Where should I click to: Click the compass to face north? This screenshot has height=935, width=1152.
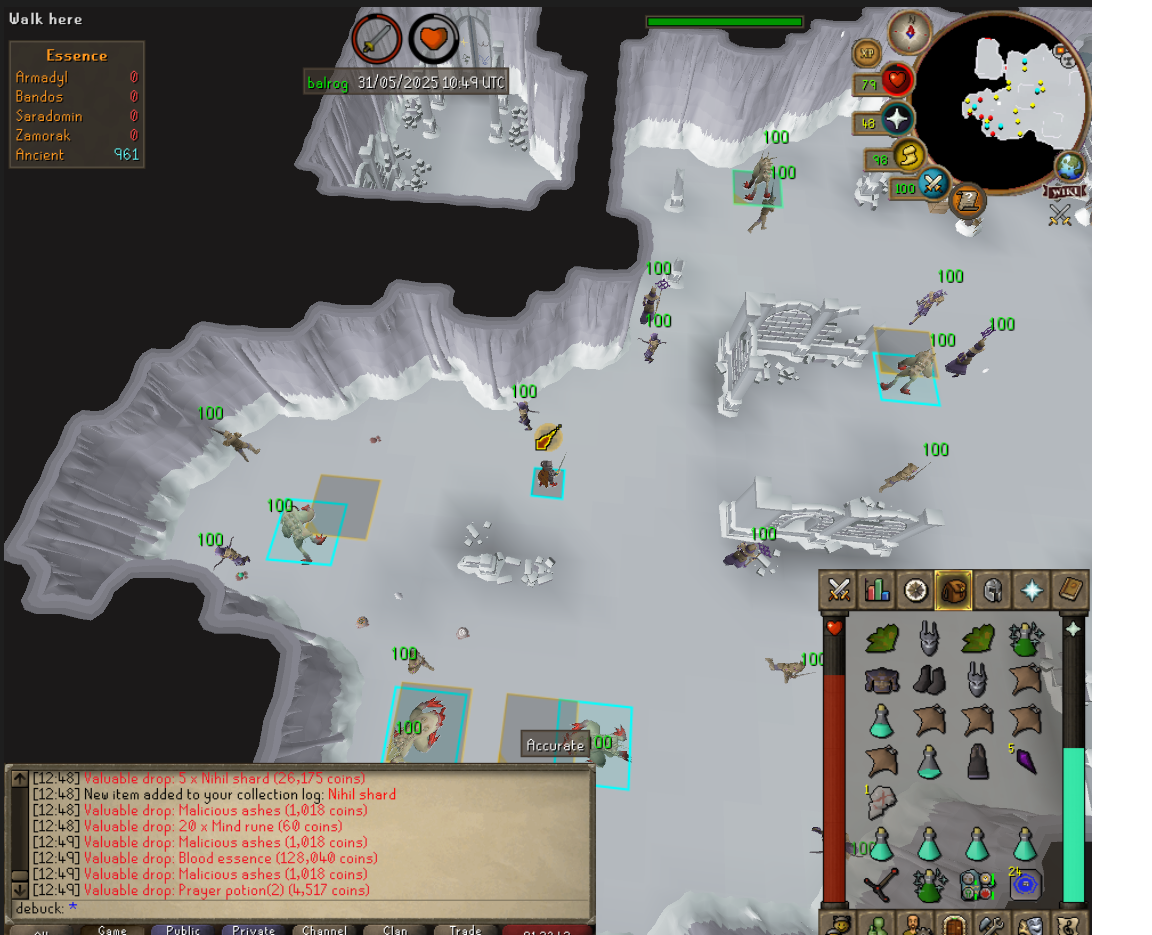(x=910, y=32)
